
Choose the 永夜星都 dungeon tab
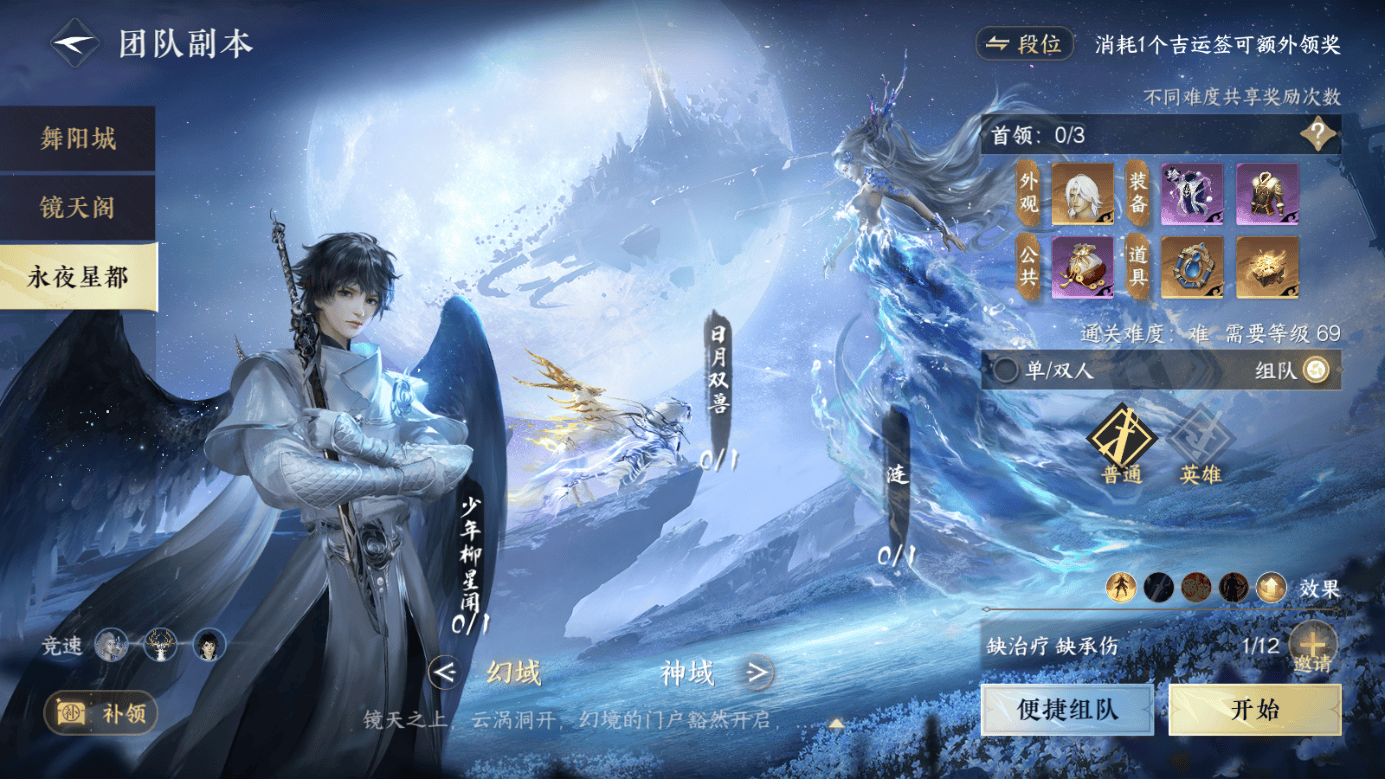78,277
